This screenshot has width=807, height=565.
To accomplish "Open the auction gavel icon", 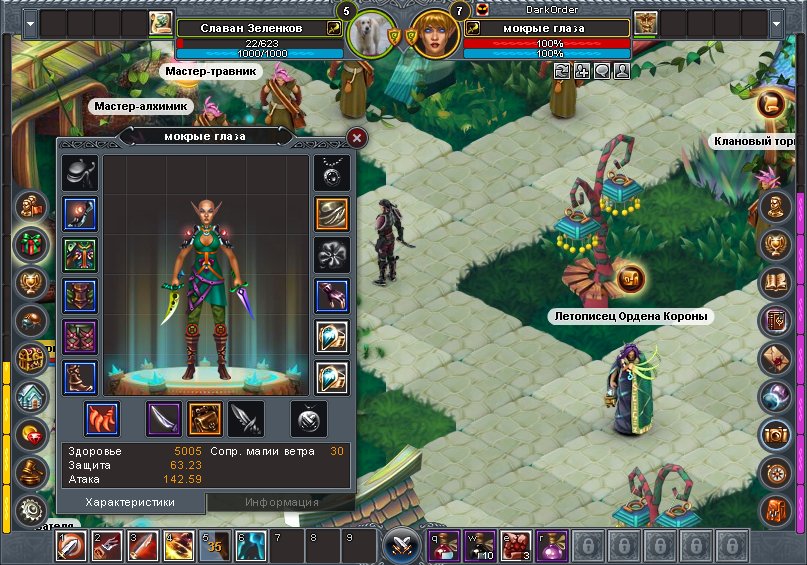I will point(30,471).
